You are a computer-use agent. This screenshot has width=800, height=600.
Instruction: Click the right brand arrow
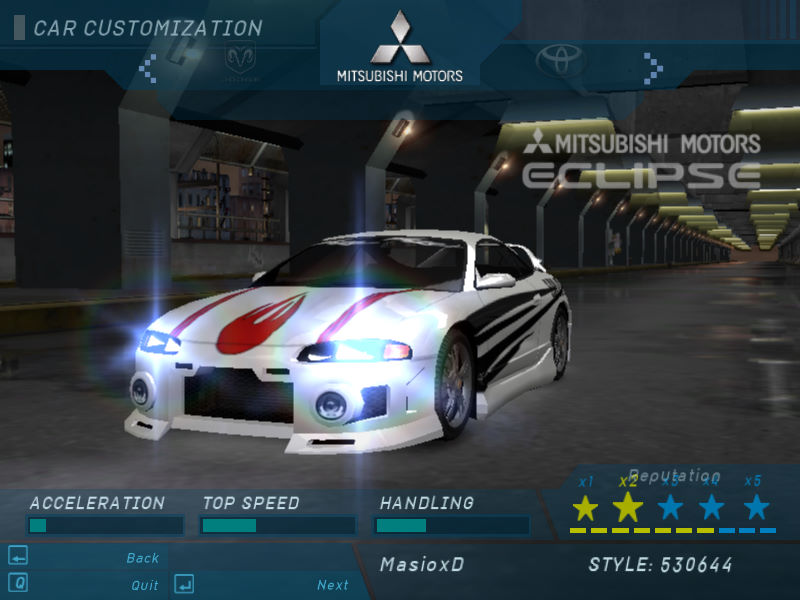pos(653,67)
